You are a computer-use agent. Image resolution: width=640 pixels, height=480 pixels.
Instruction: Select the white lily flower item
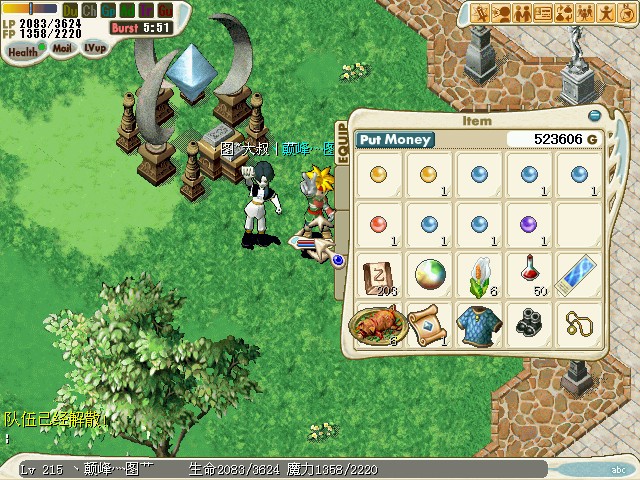click(x=478, y=273)
